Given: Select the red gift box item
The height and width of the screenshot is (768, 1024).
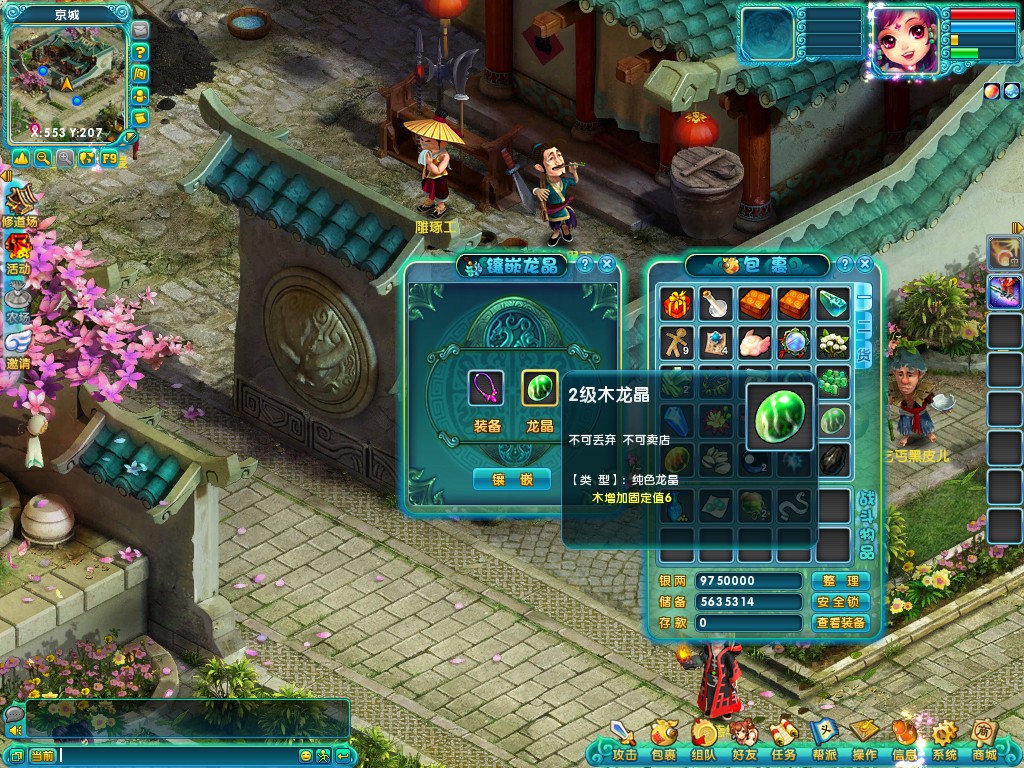Looking at the screenshot, I should pos(677,304).
